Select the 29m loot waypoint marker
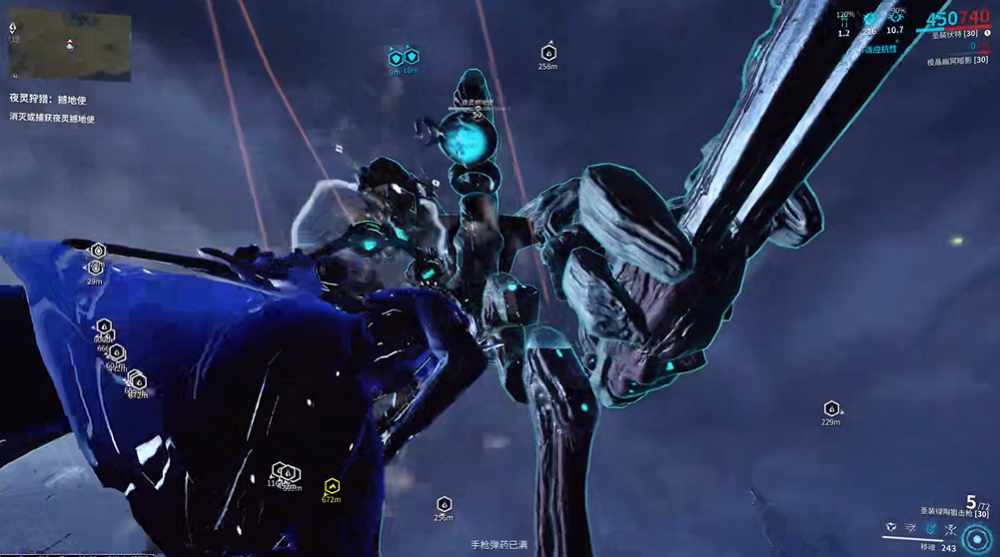Screen dimensions: 1000x557 point(96,268)
